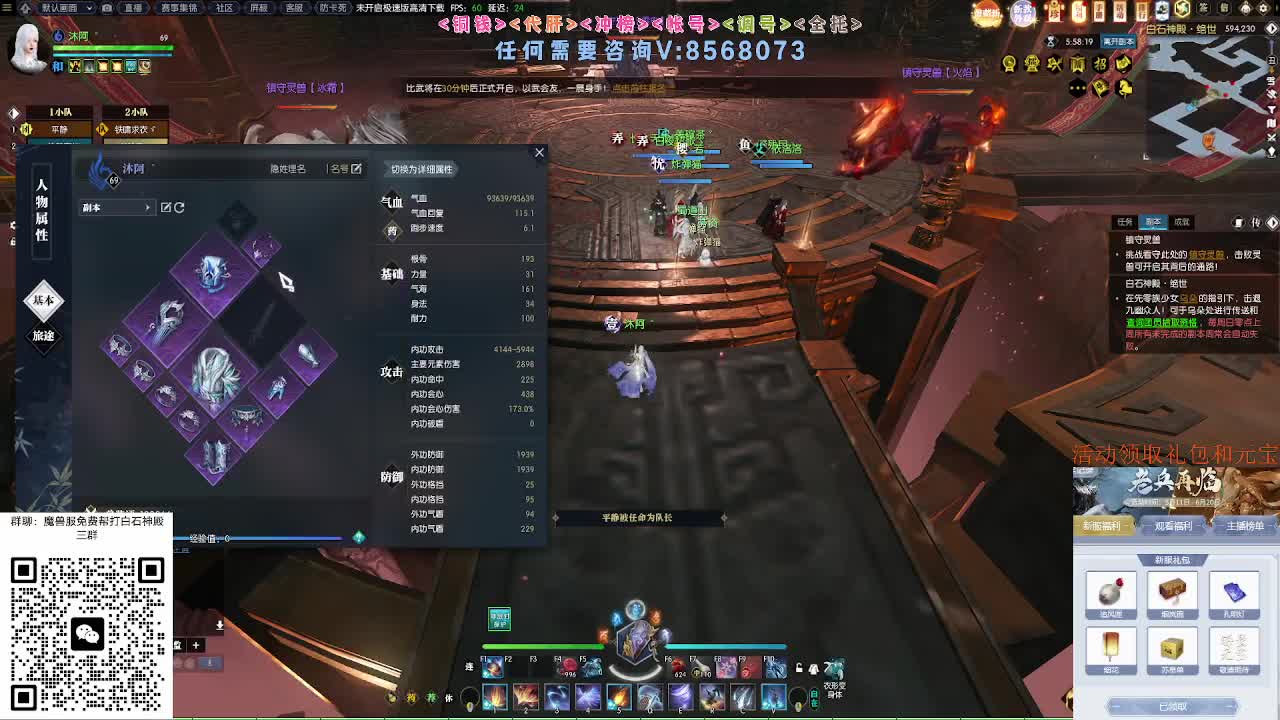Click the 已领取 claim button
This screenshot has width=1280, height=720.
click(x=1172, y=707)
